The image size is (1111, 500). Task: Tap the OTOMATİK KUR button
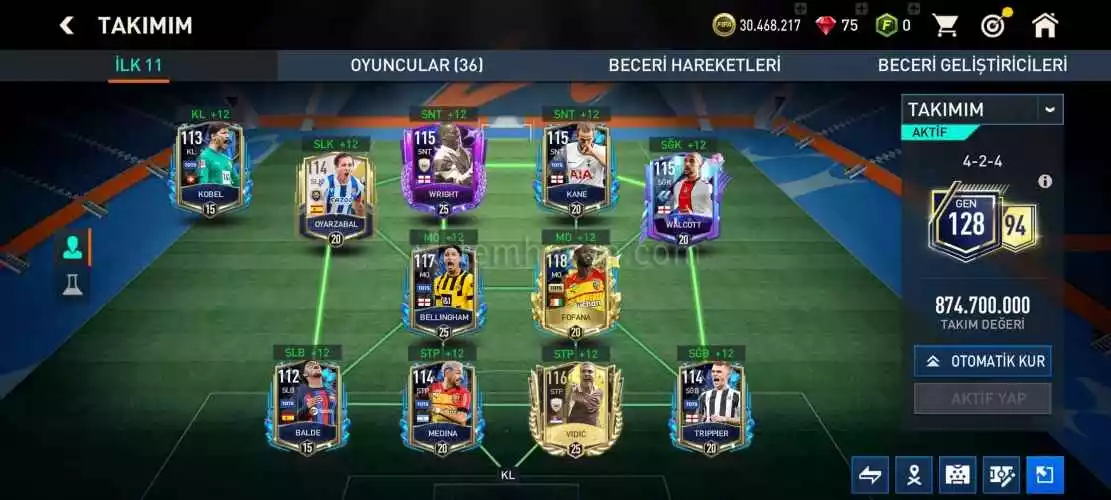point(982,361)
